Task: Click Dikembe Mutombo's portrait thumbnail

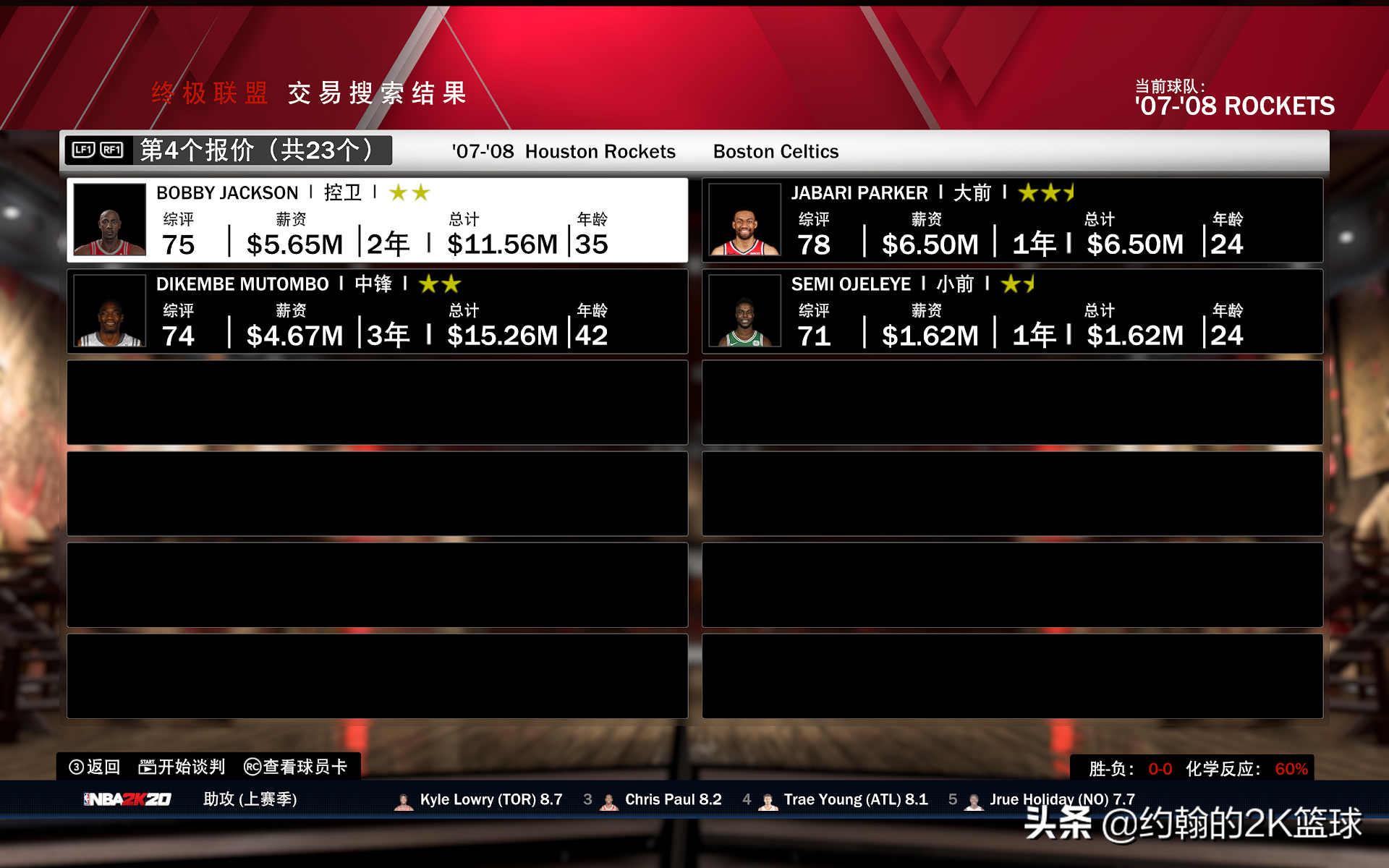Action: coord(110,311)
